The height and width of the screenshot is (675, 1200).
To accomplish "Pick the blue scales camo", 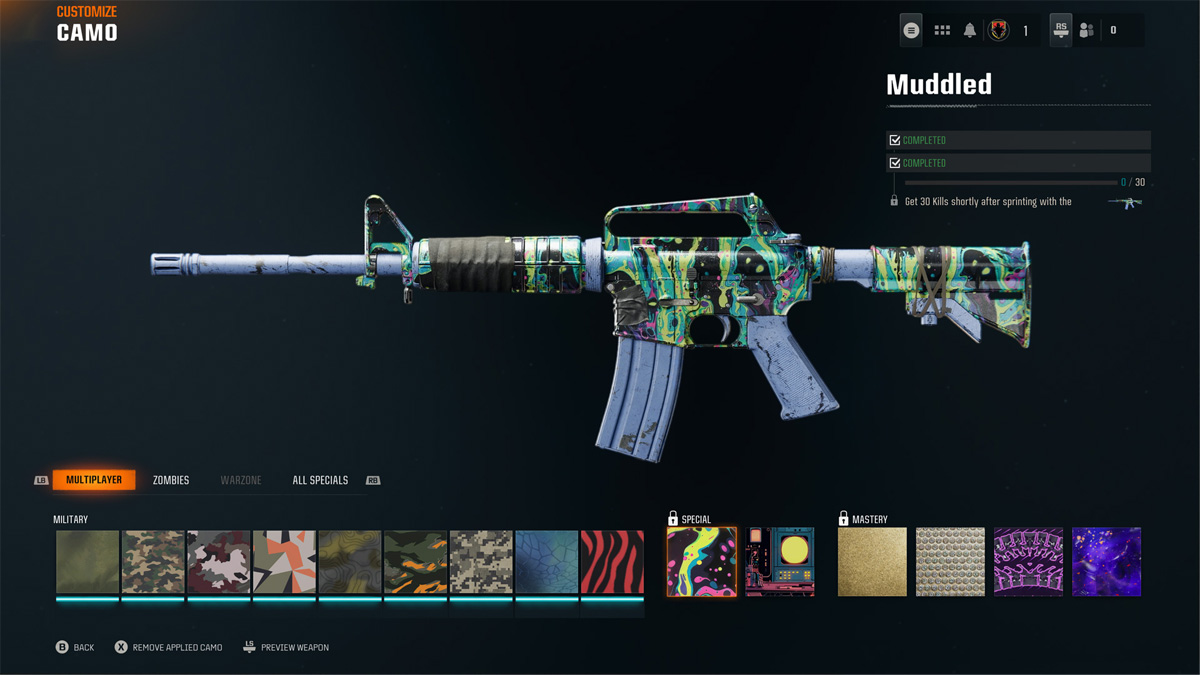I will point(547,562).
